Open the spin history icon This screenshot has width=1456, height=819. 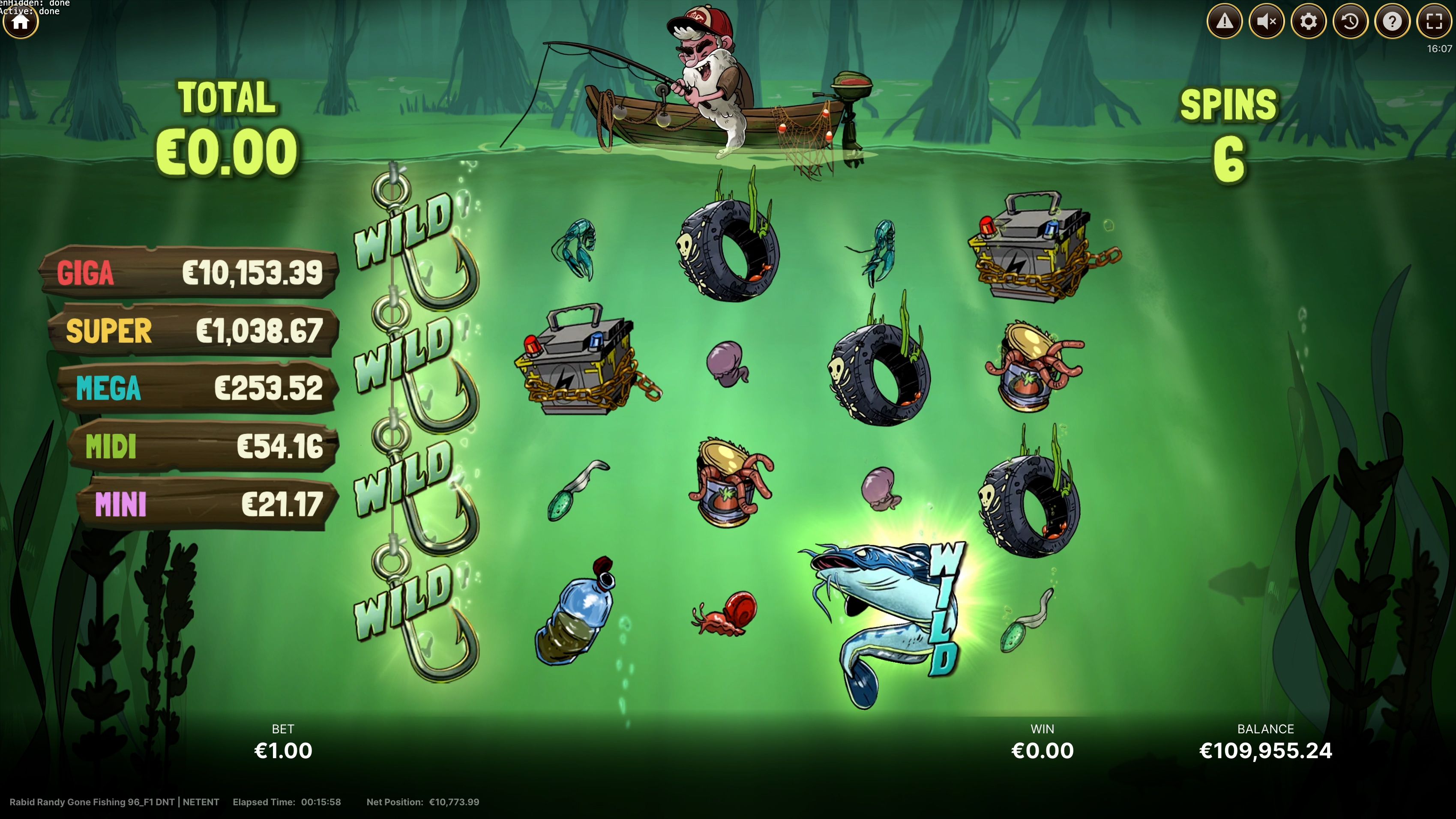click(x=1351, y=21)
